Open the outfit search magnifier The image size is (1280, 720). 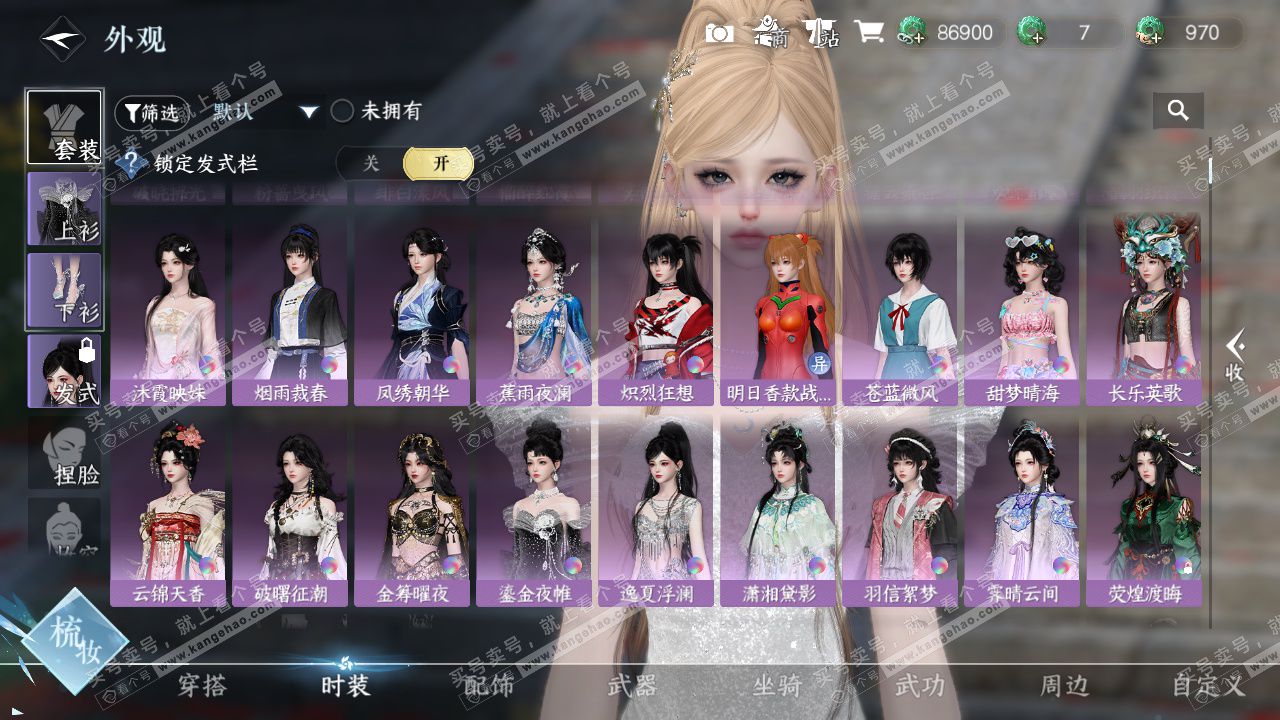tap(1178, 111)
